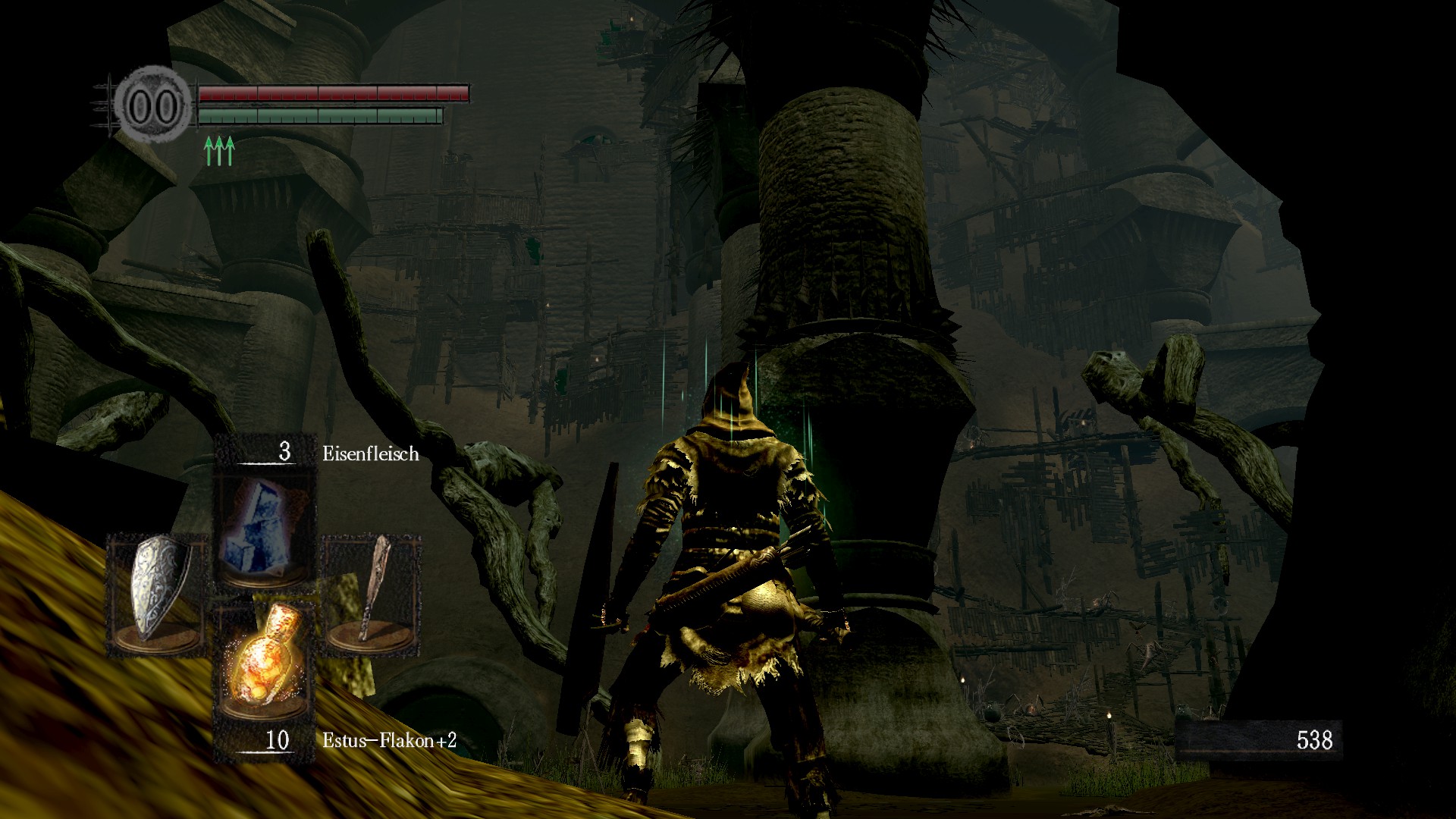1456x819 pixels.
Task: Click the green arrows status buff icon
Action: pos(219,150)
